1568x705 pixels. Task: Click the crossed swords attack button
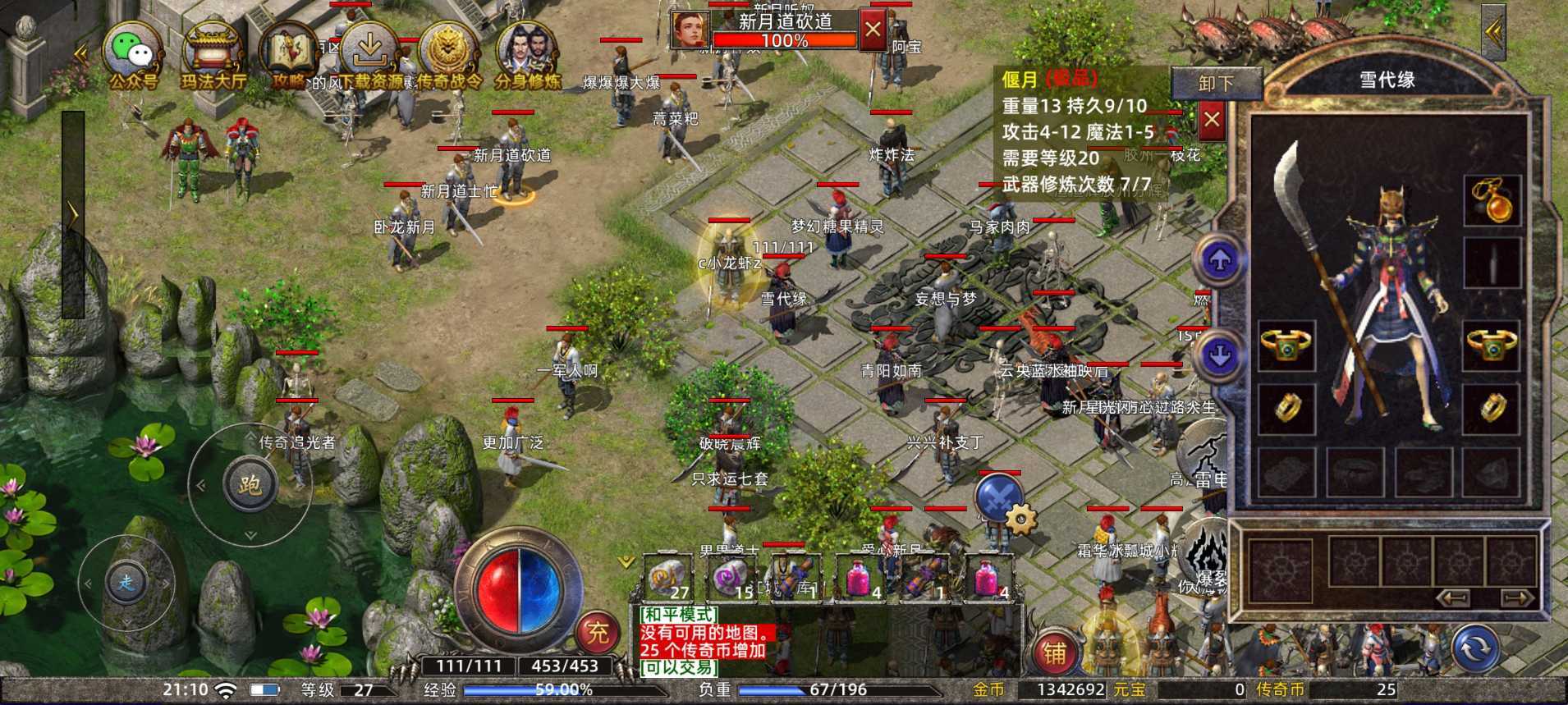(x=998, y=497)
